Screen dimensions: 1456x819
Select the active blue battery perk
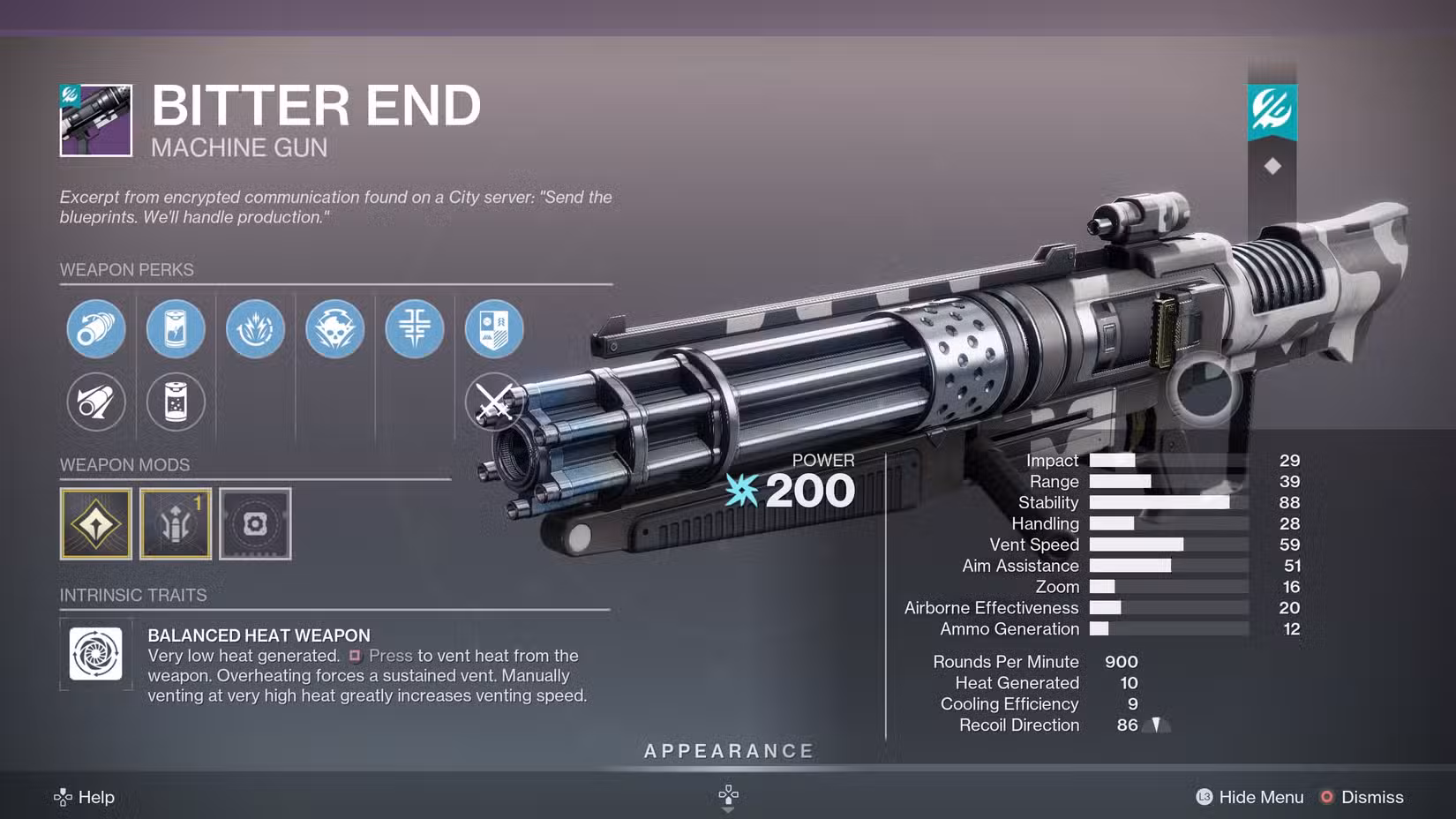[176, 329]
